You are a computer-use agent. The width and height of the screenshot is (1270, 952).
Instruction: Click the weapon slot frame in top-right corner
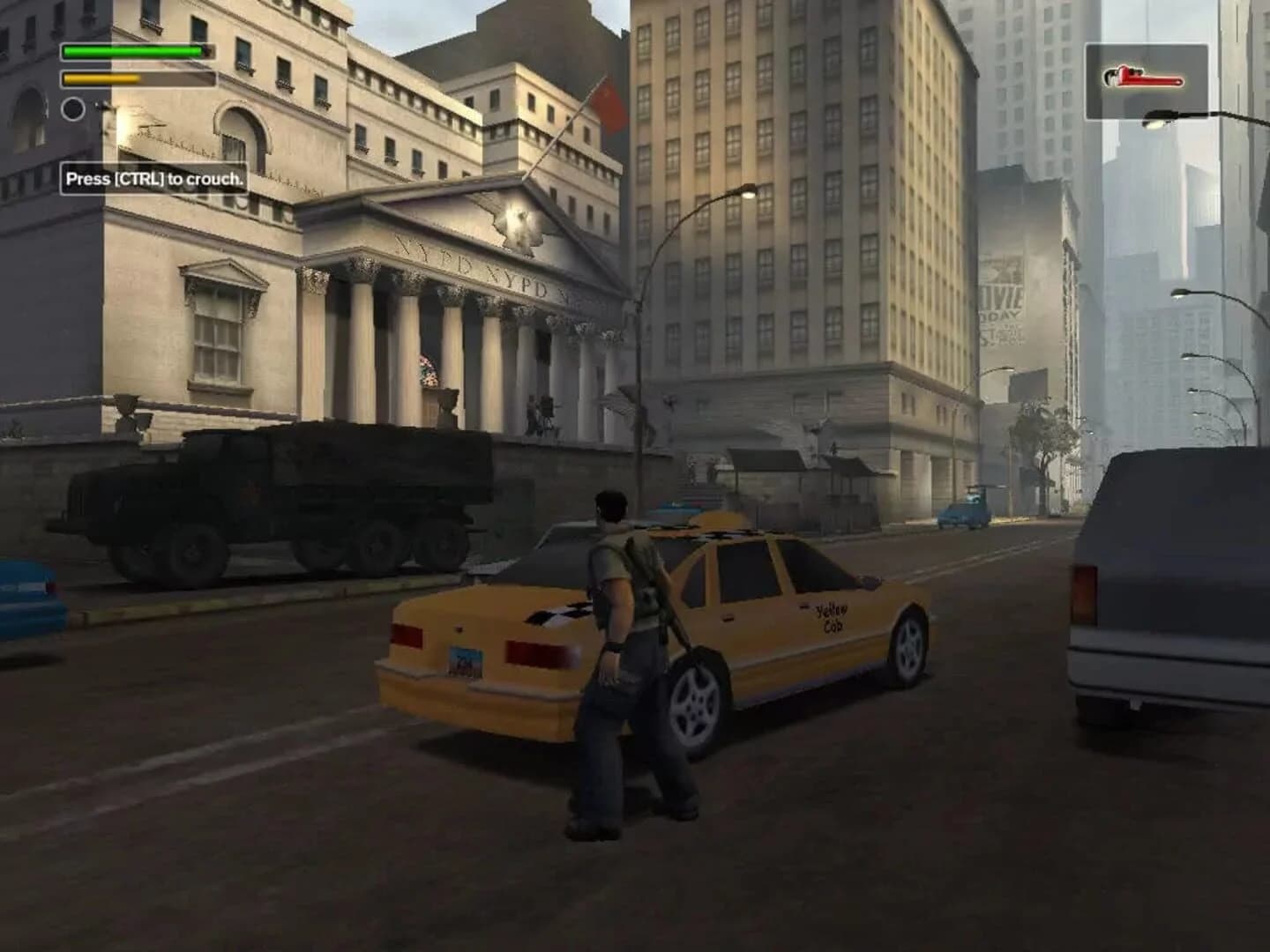[x=1148, y=78]
